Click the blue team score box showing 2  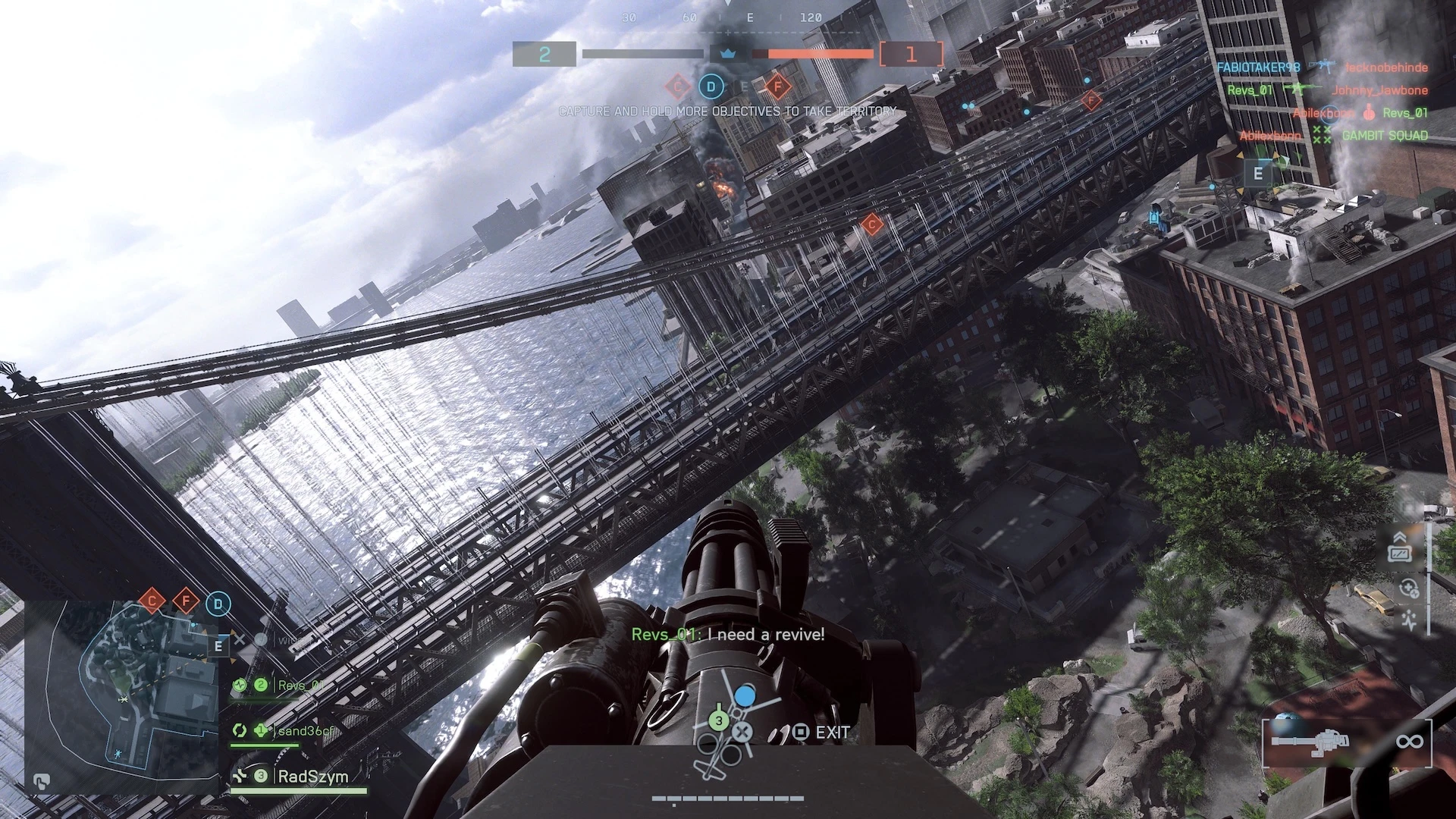click(x=544, y=55)
